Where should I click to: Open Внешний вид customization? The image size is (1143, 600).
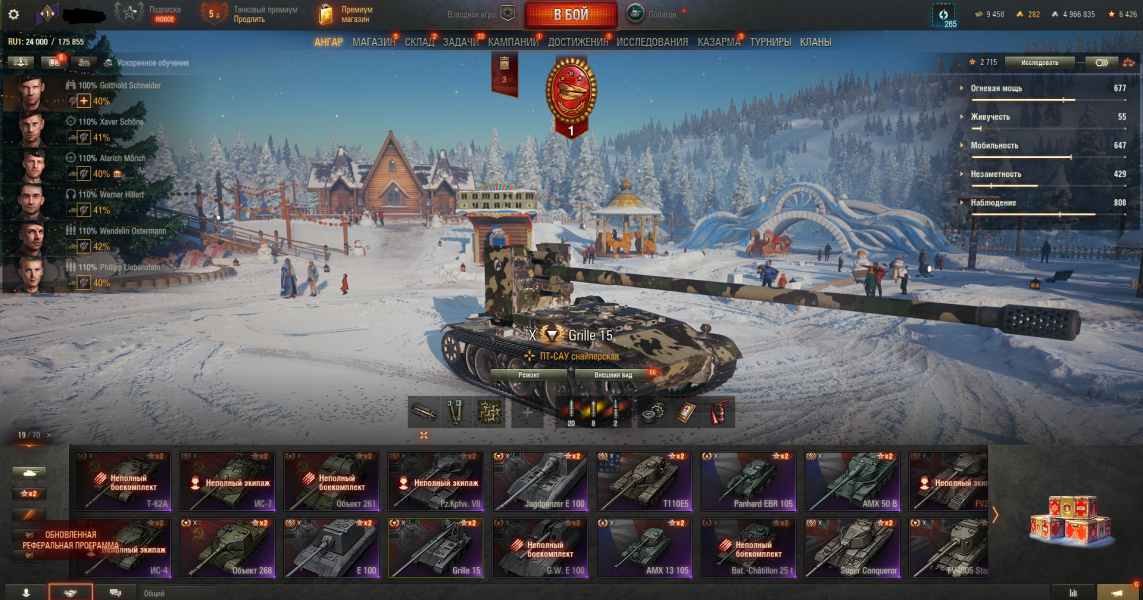[613, 374]
